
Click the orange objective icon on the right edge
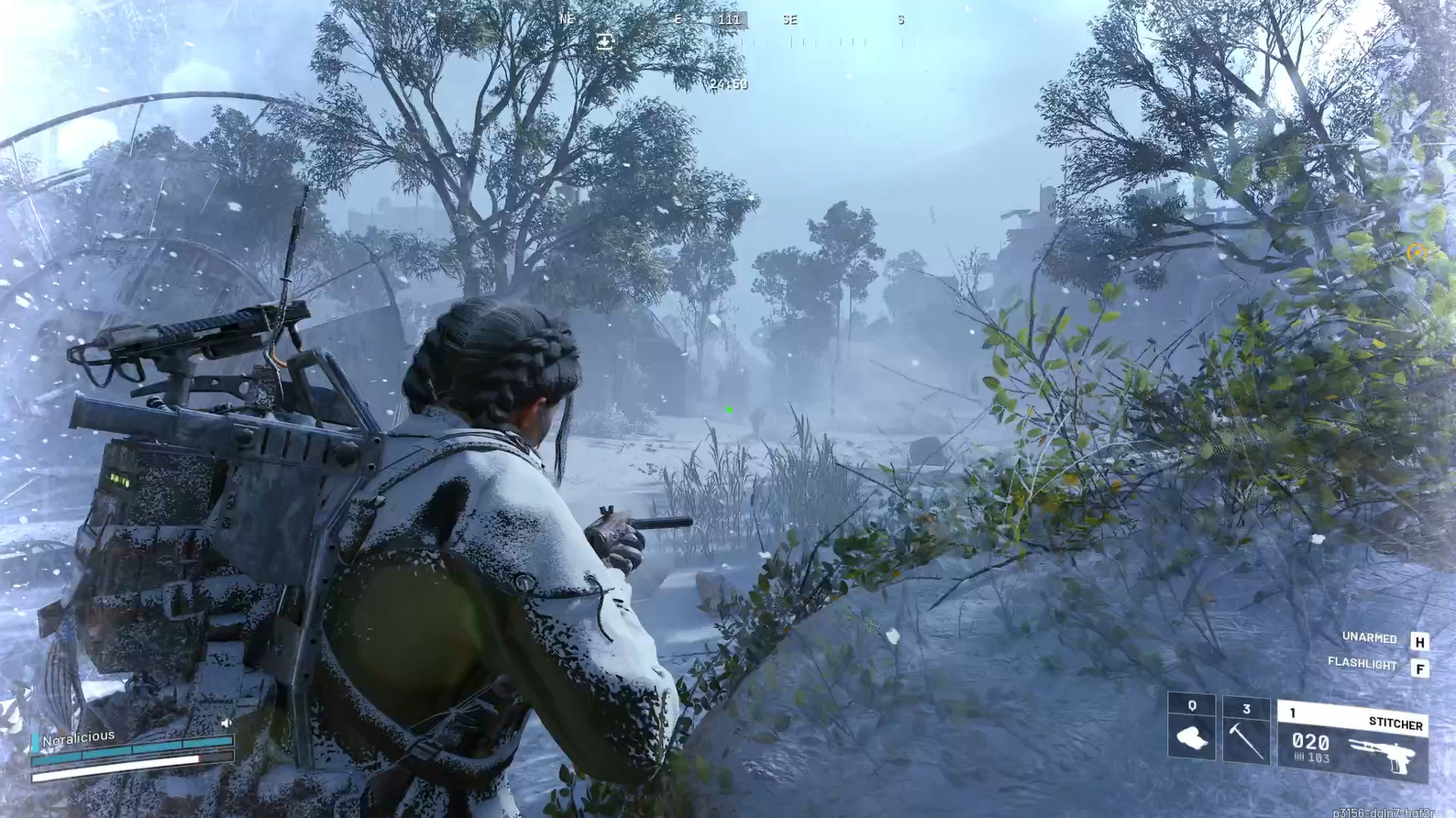tap(1417, 251)
